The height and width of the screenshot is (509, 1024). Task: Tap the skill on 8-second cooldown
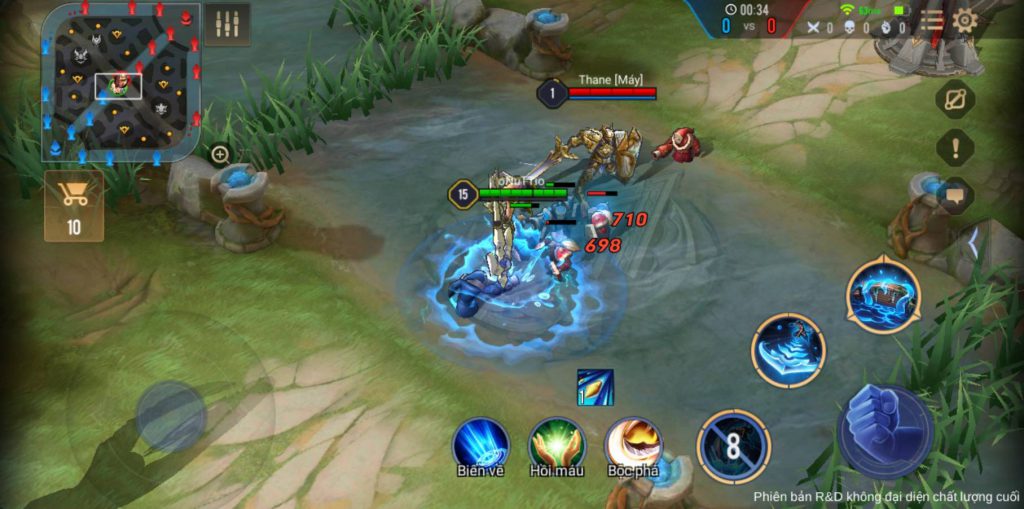tap(733, 446)
